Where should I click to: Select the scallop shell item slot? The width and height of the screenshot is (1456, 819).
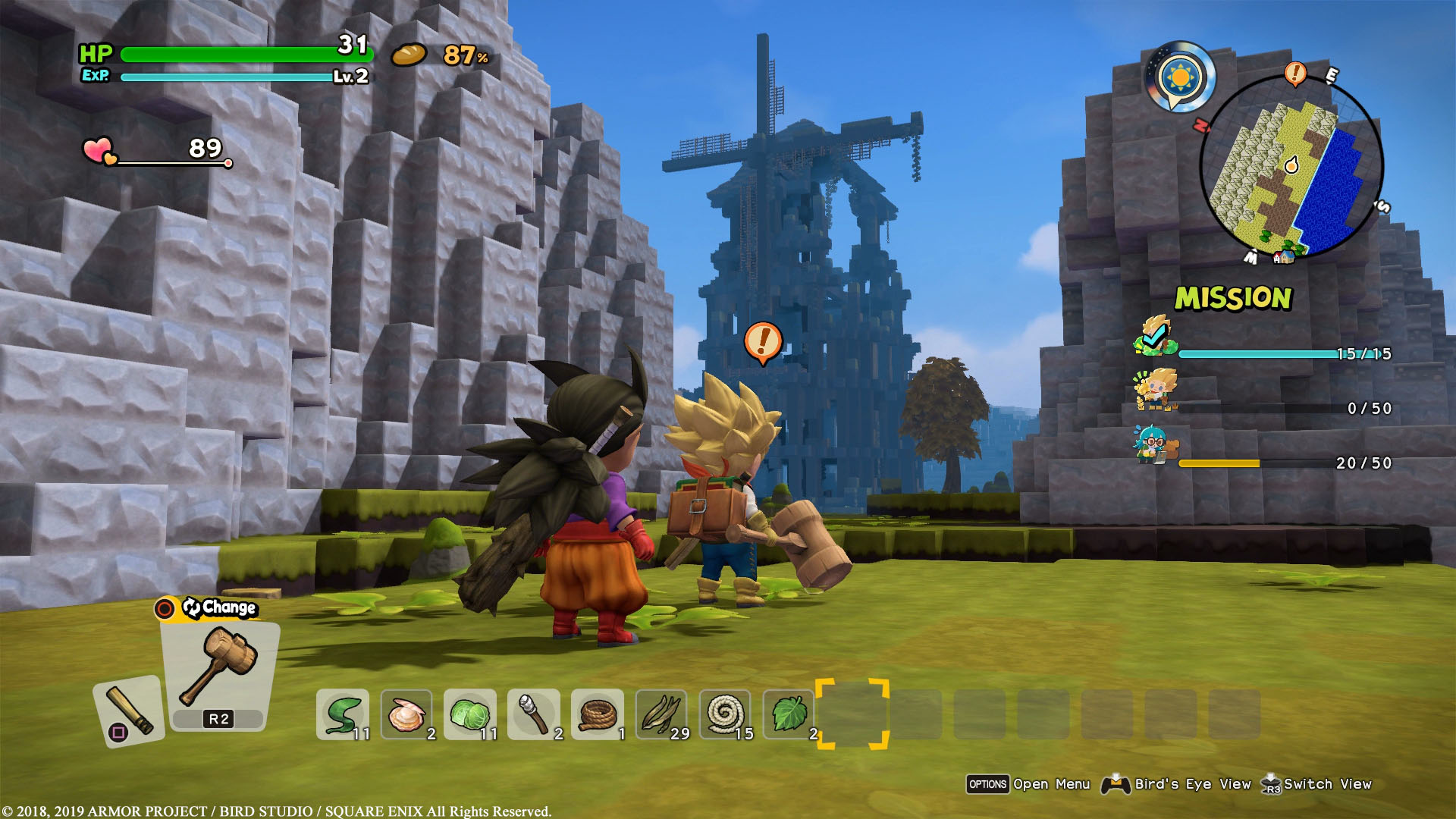coord(406,714)
